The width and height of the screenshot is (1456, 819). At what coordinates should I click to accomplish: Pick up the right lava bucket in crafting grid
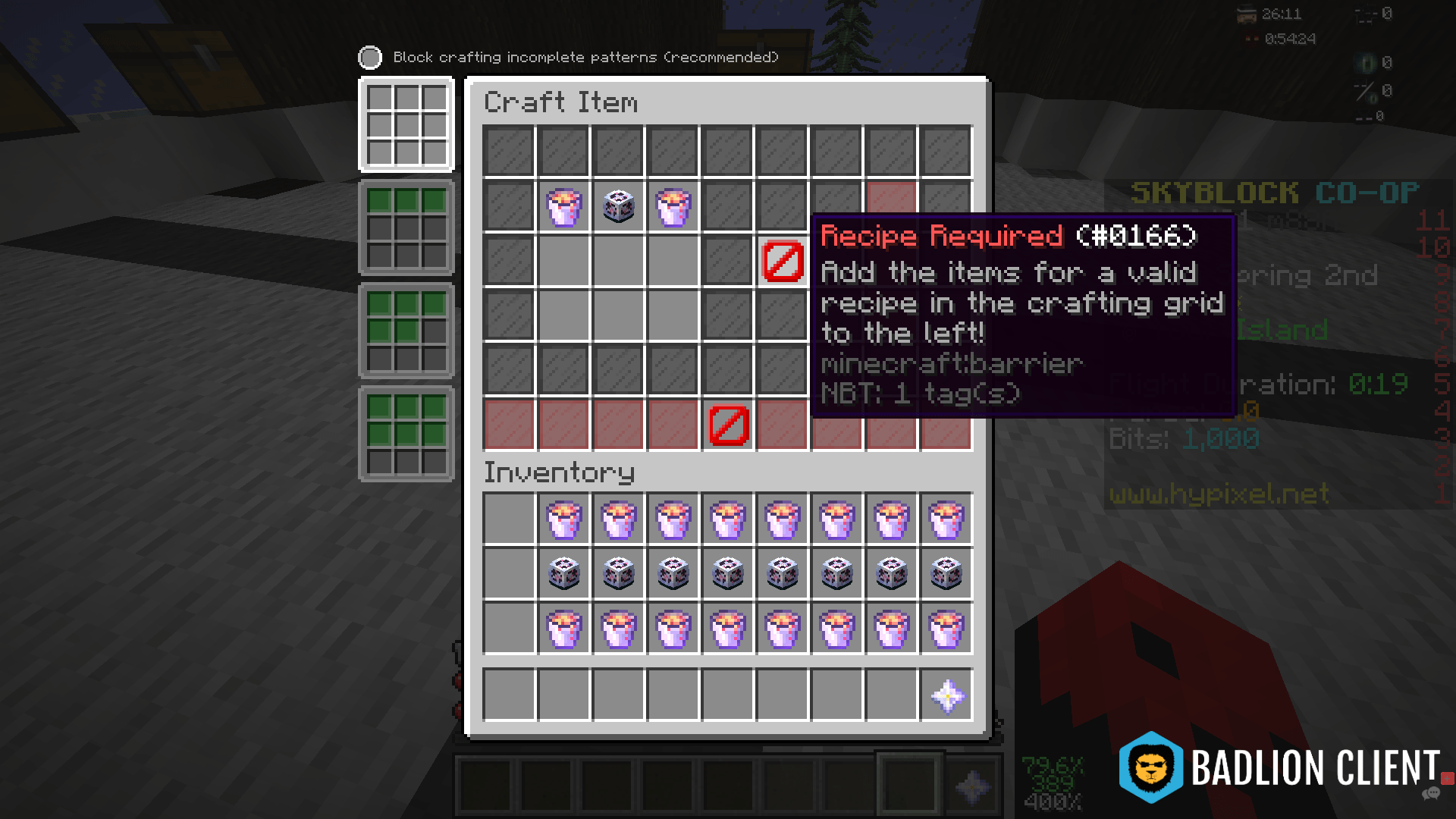click(x=673, y=206)
